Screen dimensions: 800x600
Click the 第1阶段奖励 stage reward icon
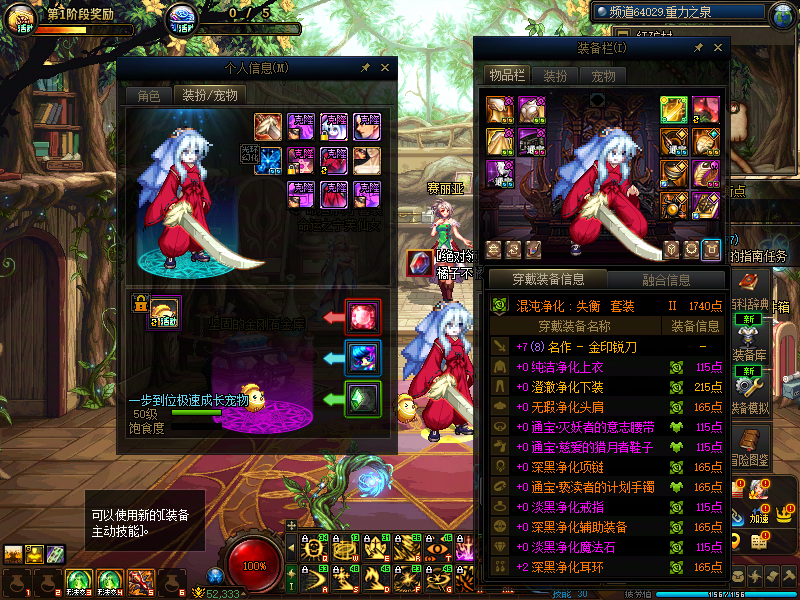pyautogui.click(x=20, y=19)
